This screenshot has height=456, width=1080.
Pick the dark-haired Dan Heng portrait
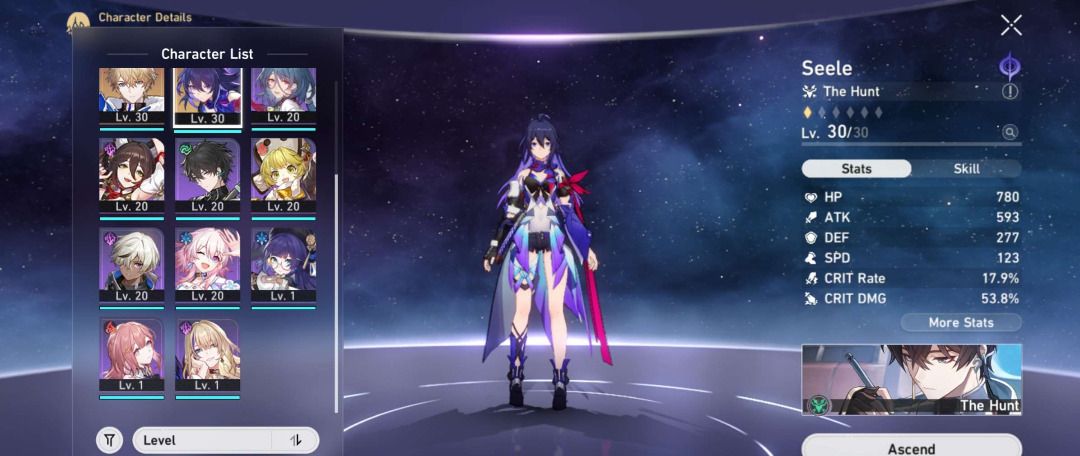pyautogui.click(x=208, y=176)
